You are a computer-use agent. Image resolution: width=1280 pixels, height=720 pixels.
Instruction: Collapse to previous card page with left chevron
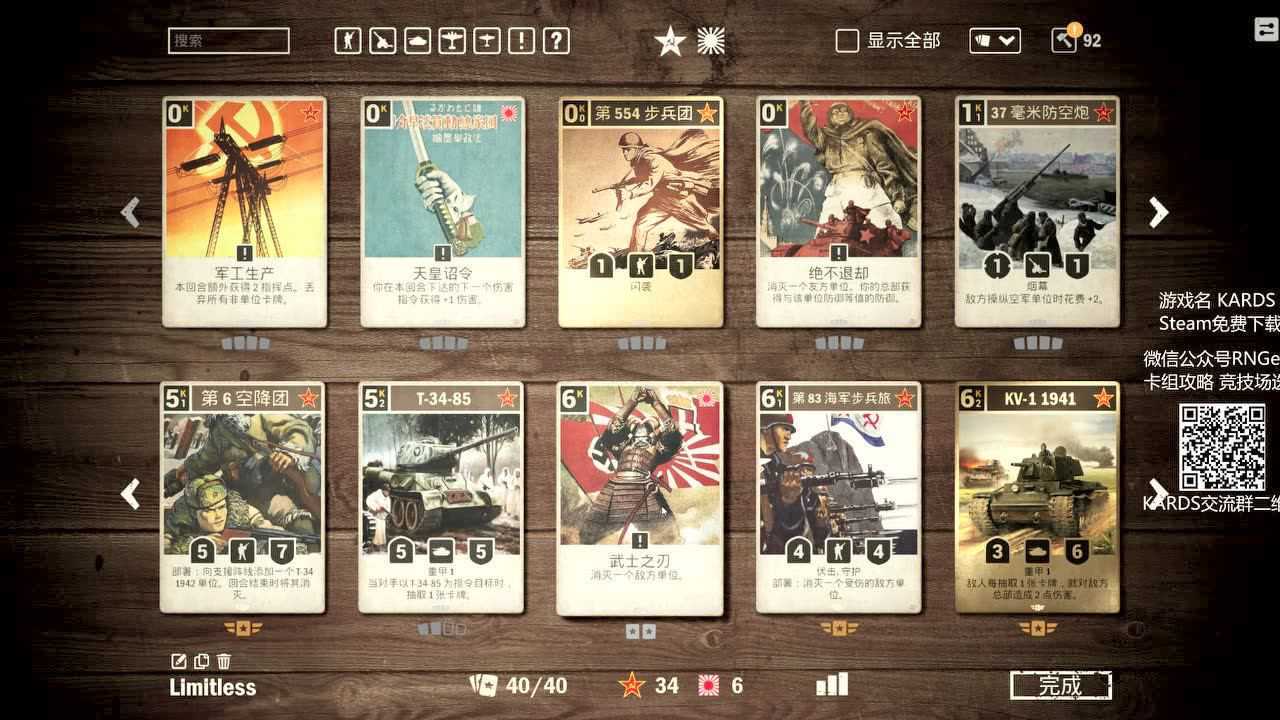pos(129,212)
